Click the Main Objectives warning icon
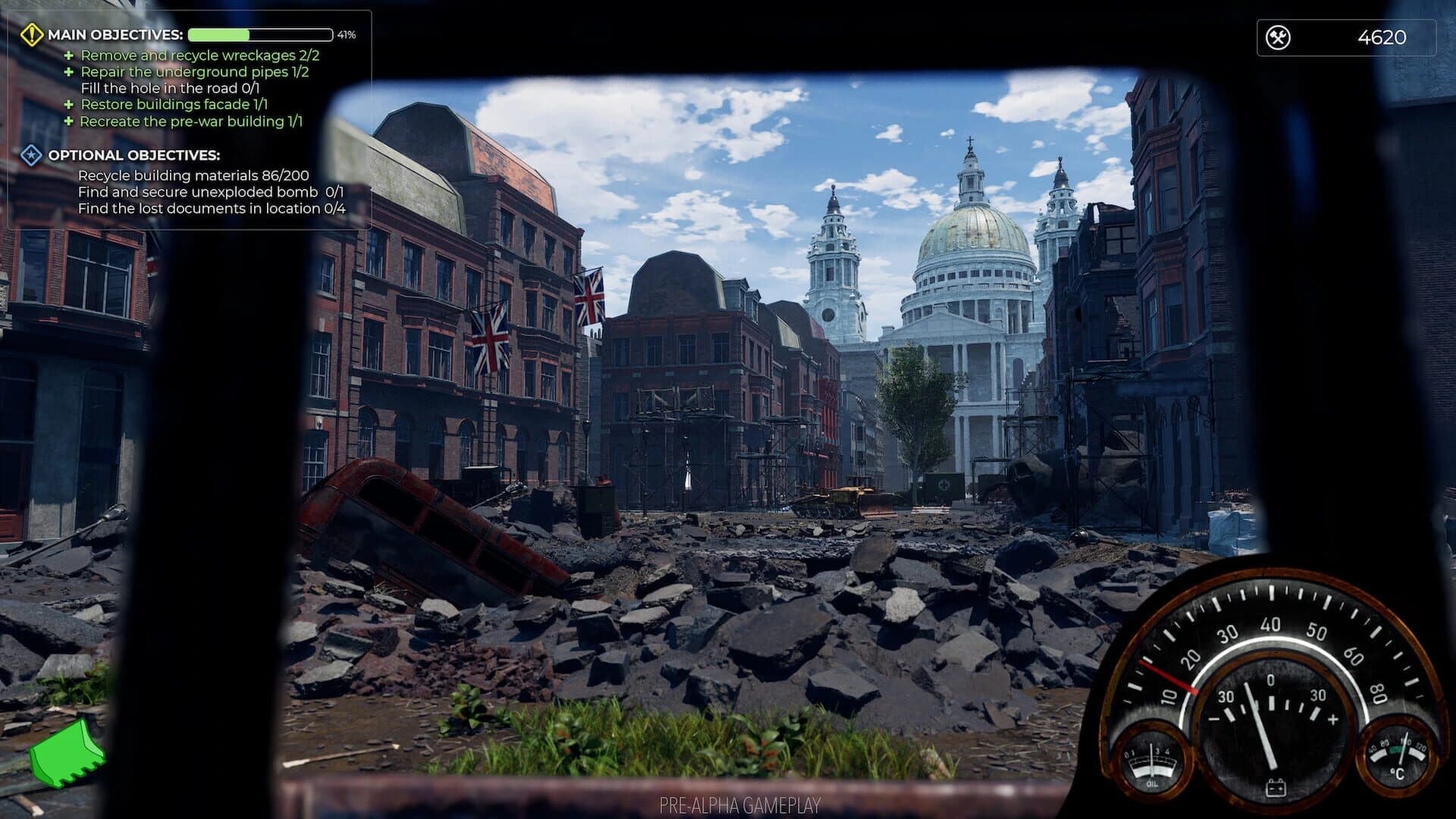Viewport: 1456px width, 819px height. pos(32,34)
